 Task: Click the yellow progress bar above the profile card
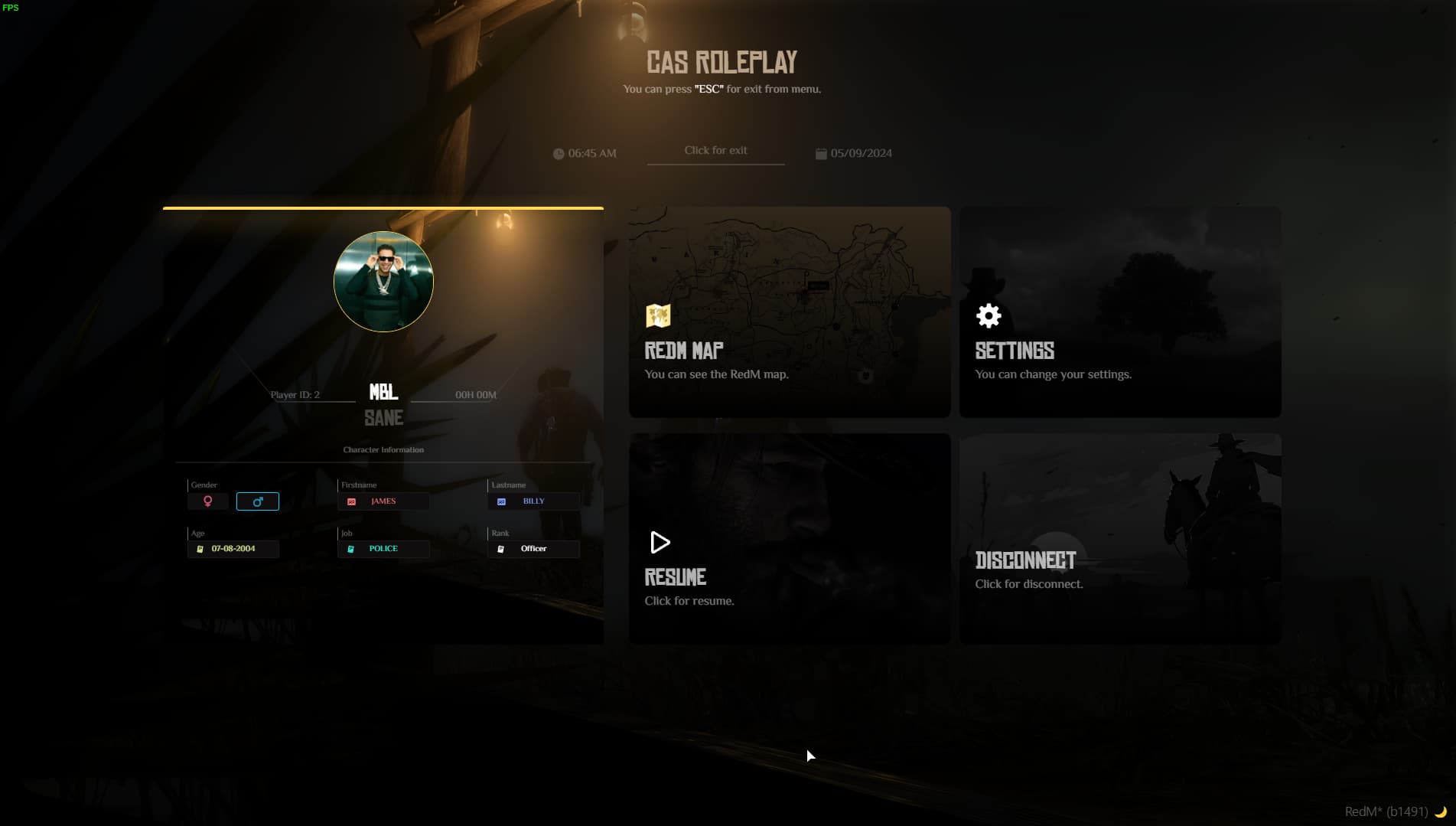point(383,207)
